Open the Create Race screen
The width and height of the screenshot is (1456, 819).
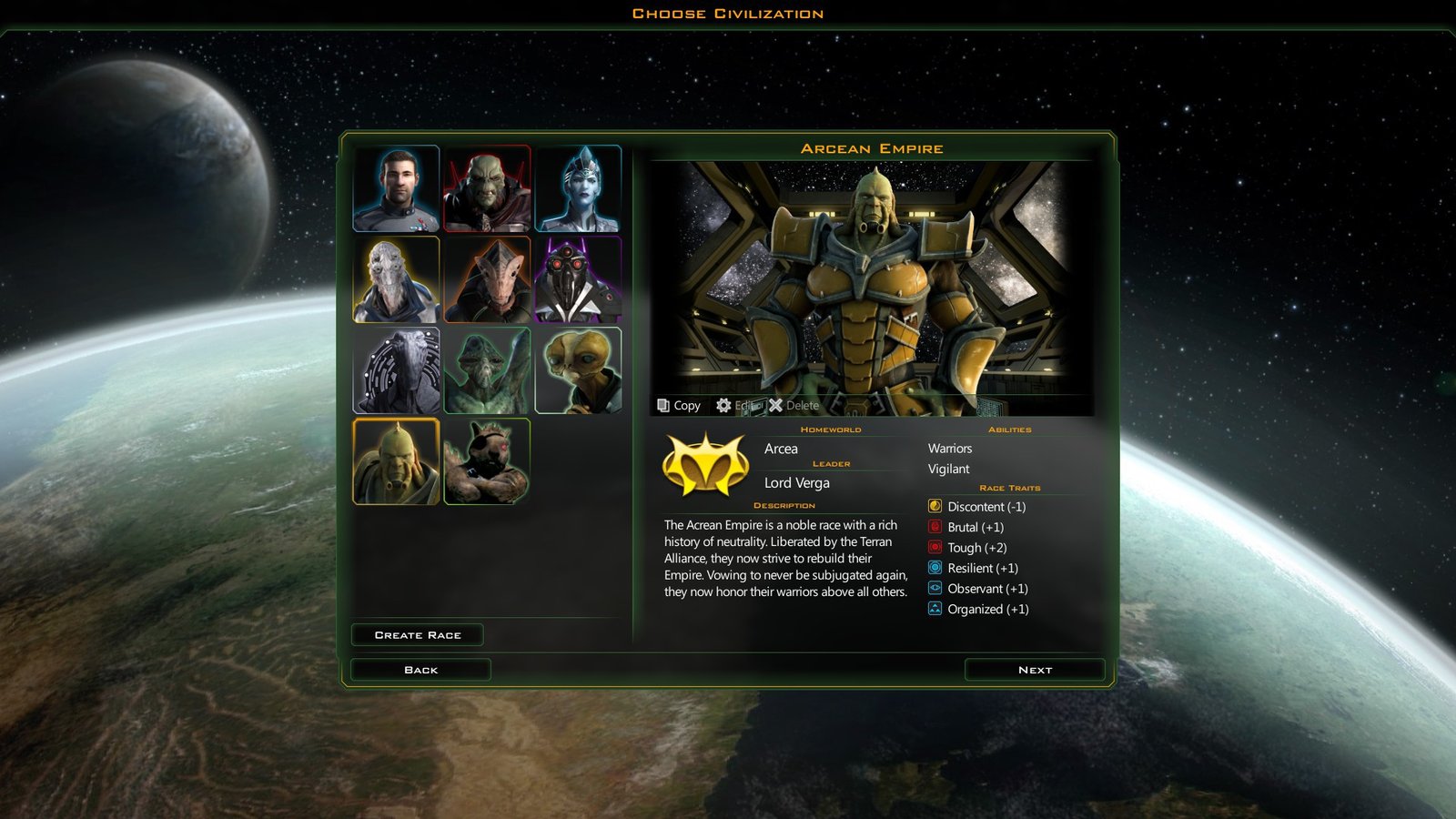tap(418, 635)
